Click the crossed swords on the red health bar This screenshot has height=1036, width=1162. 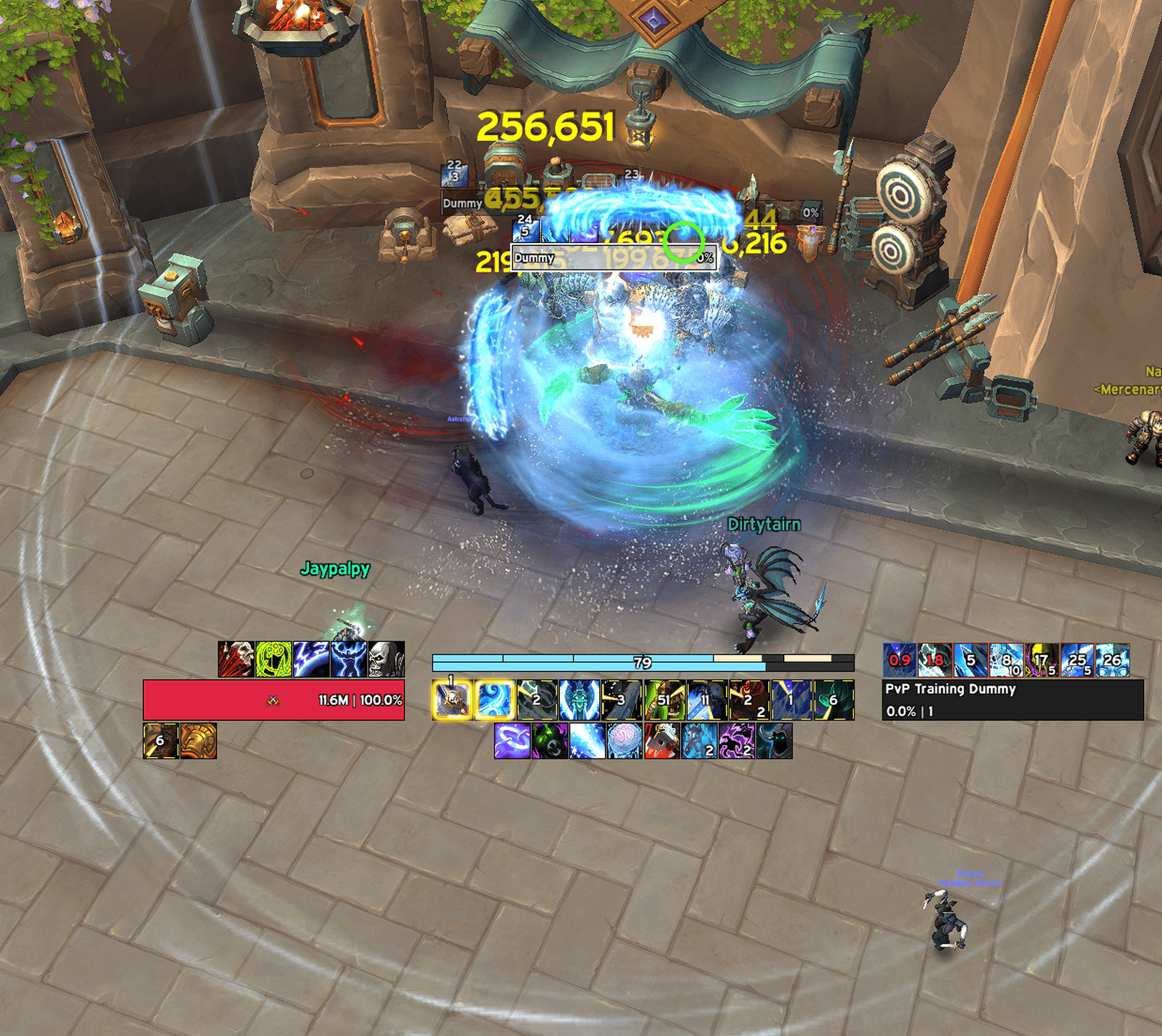(x=272, y=701)
